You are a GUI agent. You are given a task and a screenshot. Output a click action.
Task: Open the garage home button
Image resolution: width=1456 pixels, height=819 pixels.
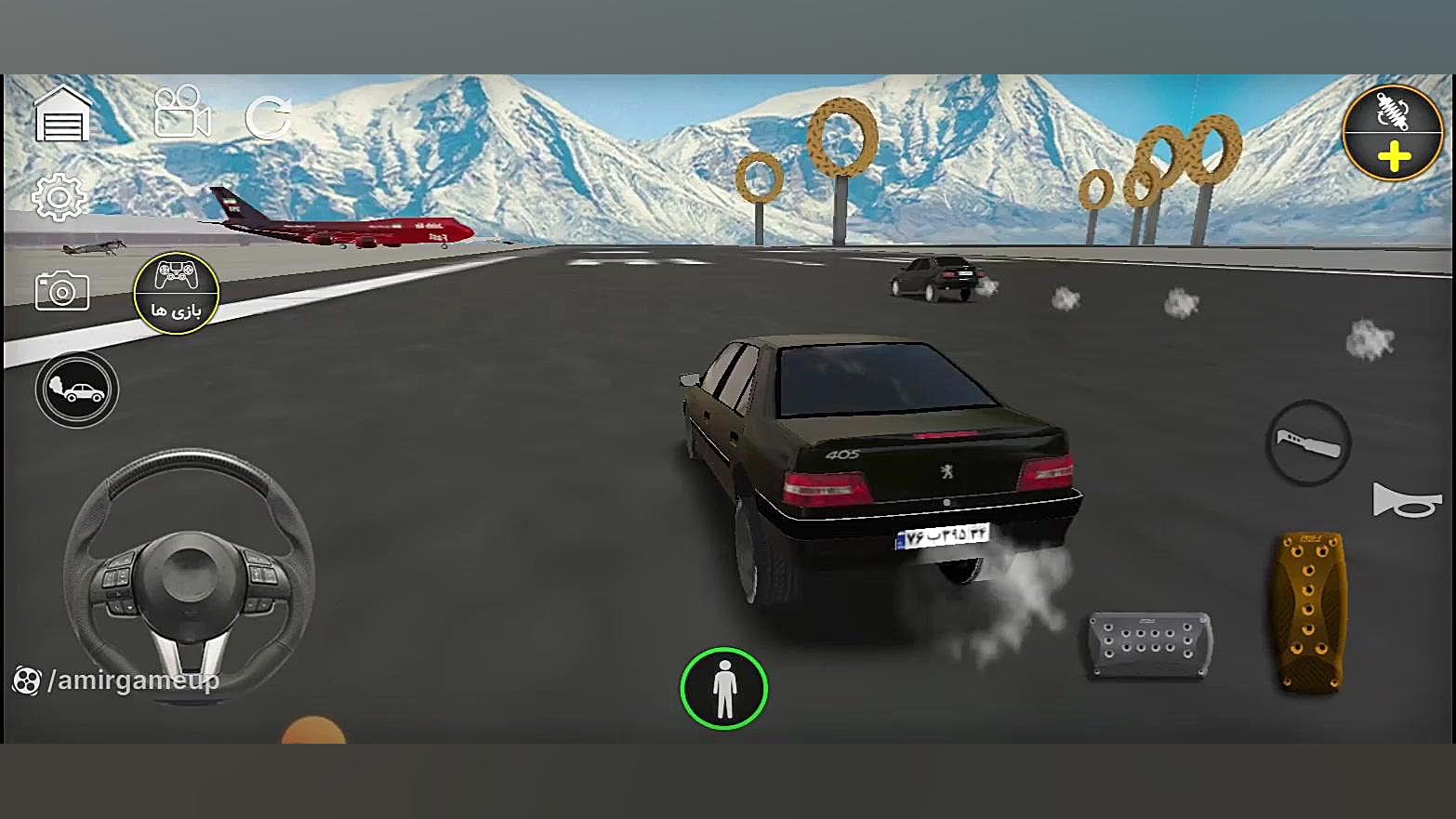(62, 116)
